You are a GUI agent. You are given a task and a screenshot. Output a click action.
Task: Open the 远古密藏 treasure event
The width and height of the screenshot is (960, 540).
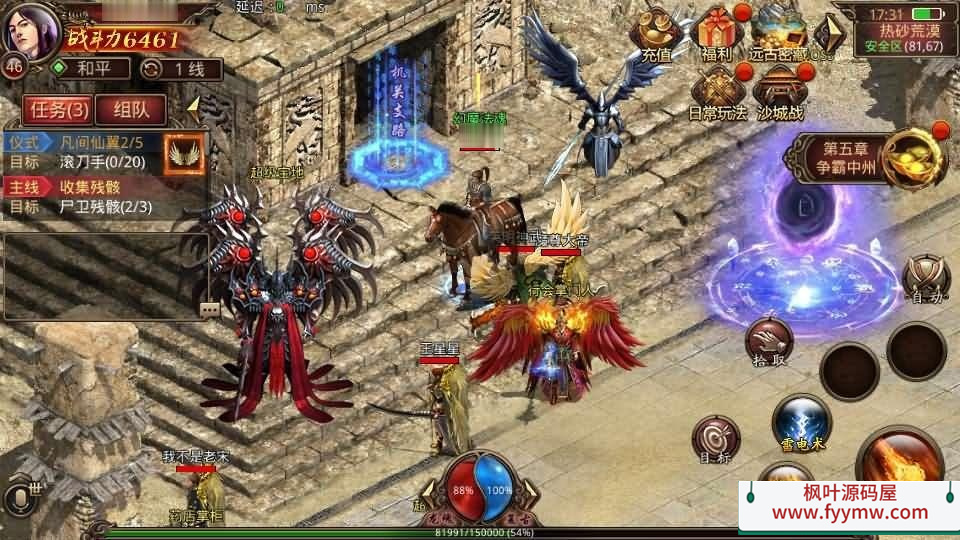click(780, 36)
